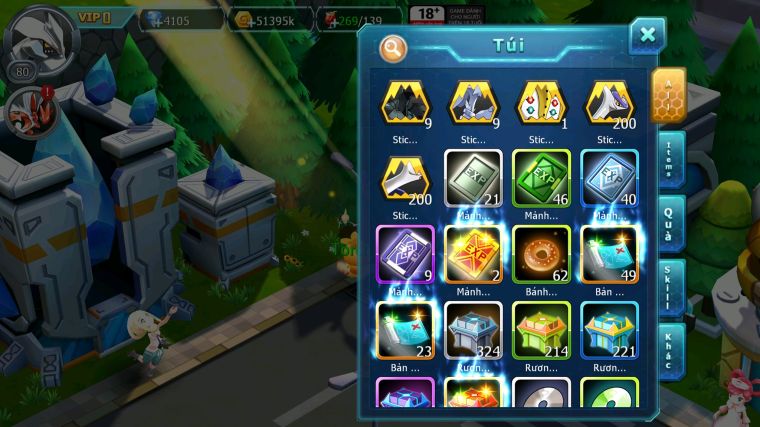This screenshot has height=427, width=760.
Task: Select the gray EXP shard with 21
Action: pyautogui.click(x=473, y=178)
